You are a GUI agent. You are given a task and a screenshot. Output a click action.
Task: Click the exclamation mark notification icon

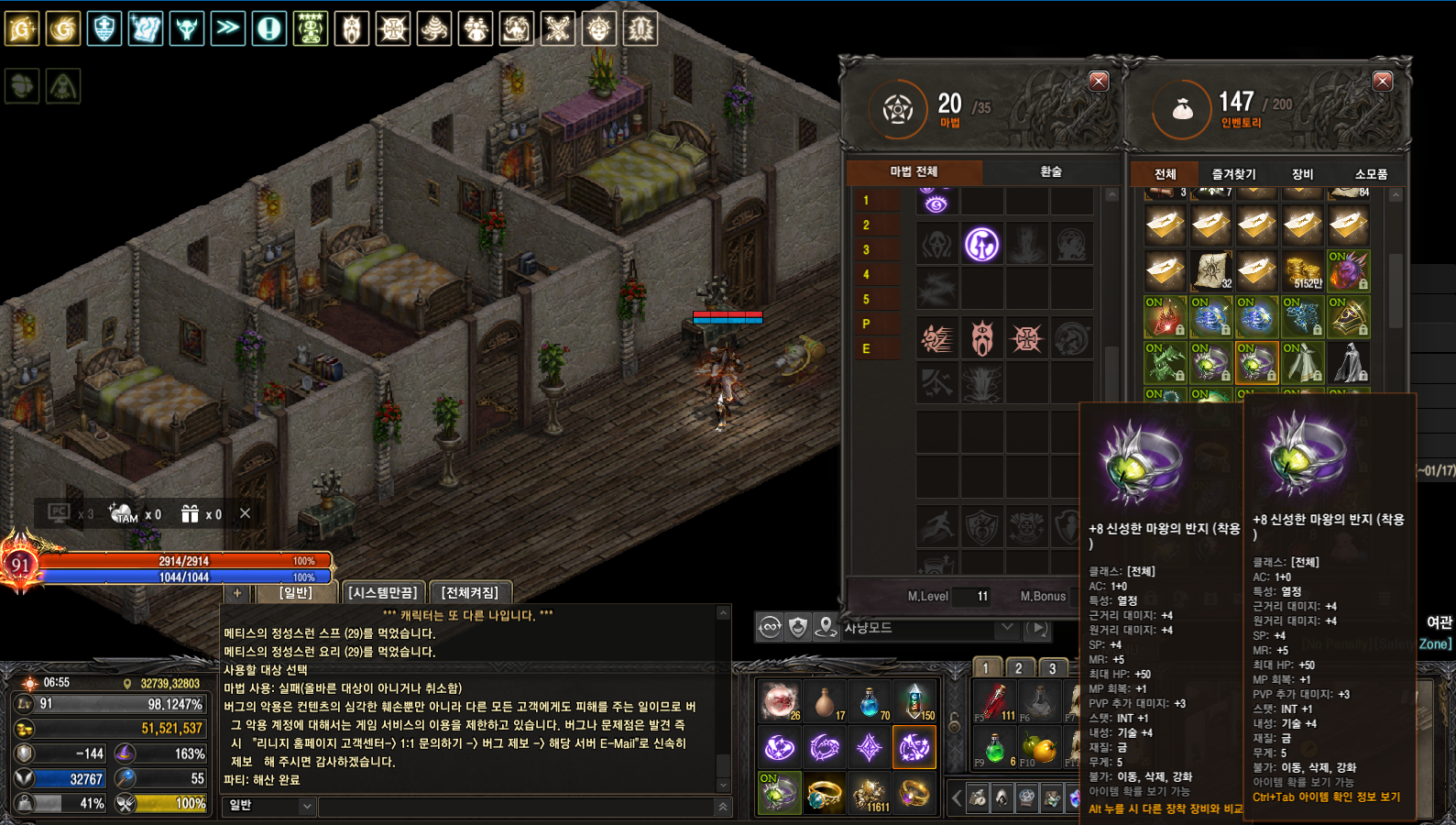269,28
